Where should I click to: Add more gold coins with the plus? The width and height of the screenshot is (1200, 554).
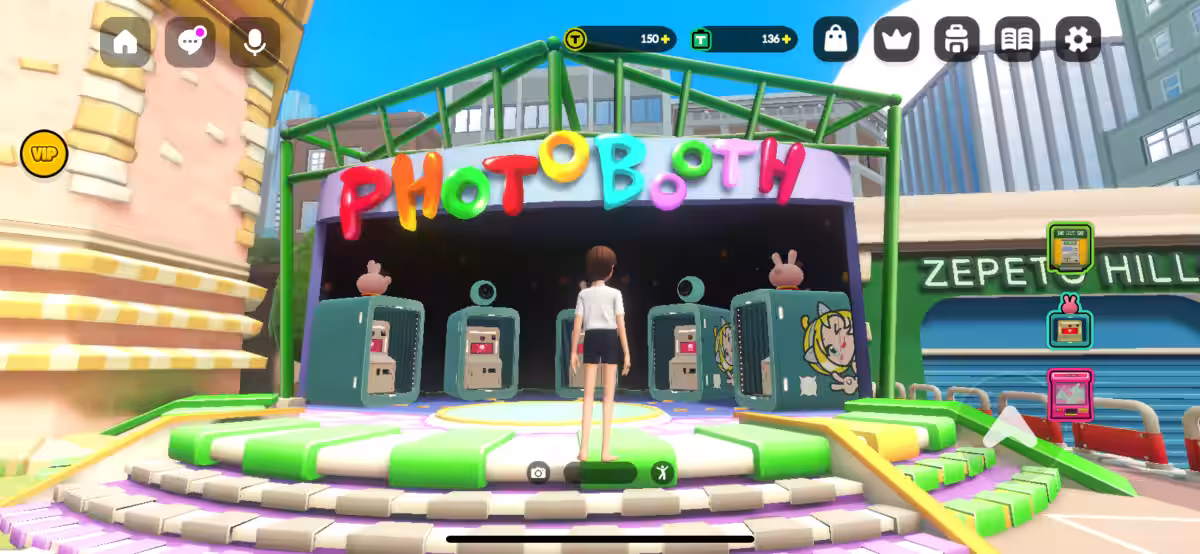pyautogui.click(x=667, y=39)
